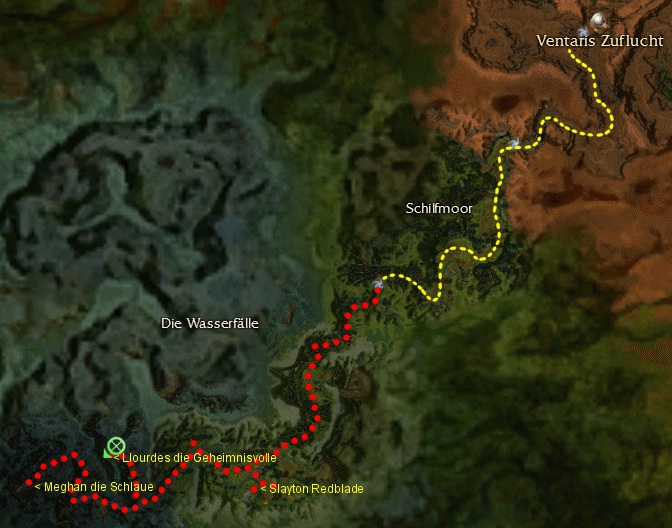The height and width of the screenshot is (528, 672).
Task: Click the Llourdes die Geheimnisvolle map label
Action: (x=197, y=457)
